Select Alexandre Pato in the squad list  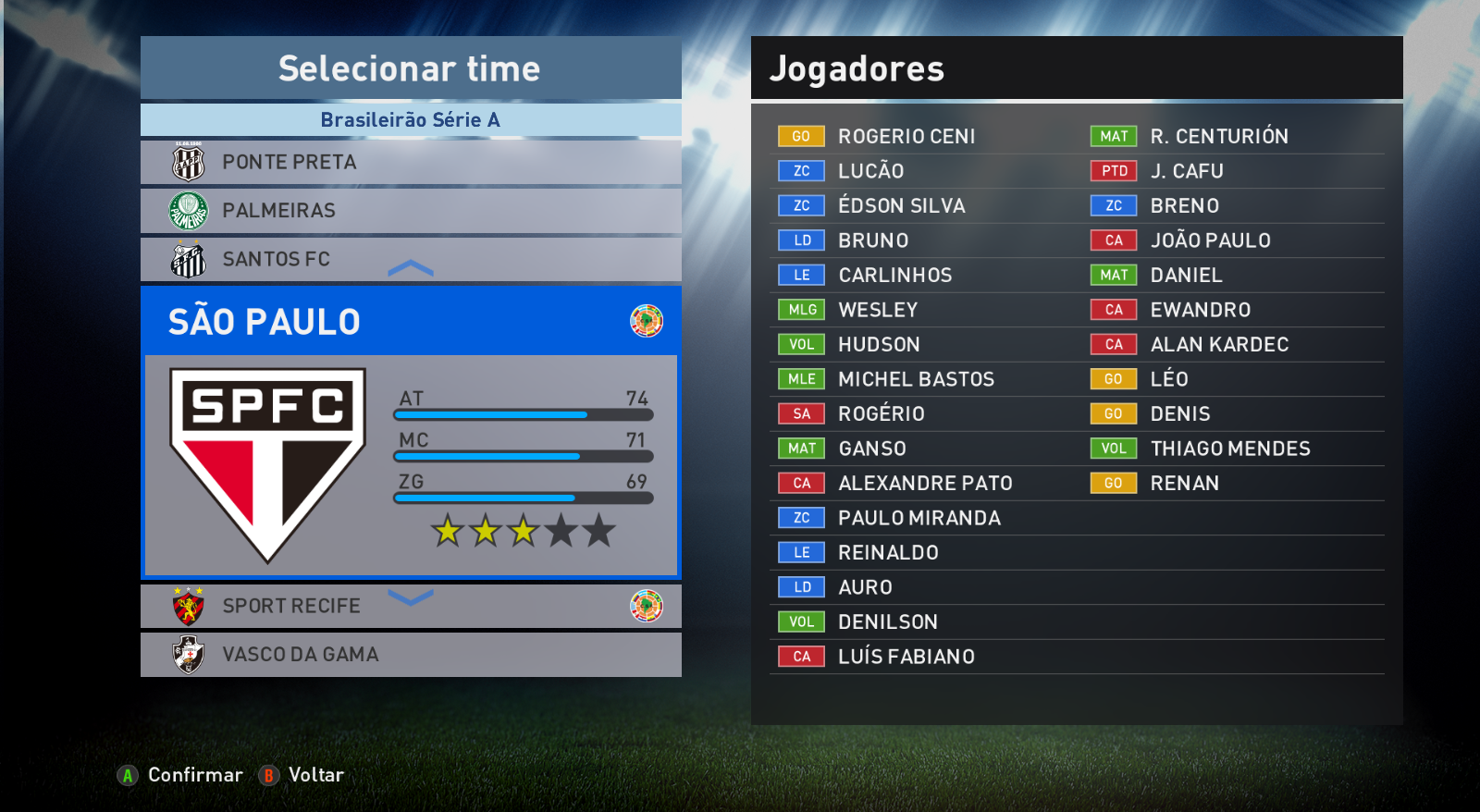(x=925, y=484)
